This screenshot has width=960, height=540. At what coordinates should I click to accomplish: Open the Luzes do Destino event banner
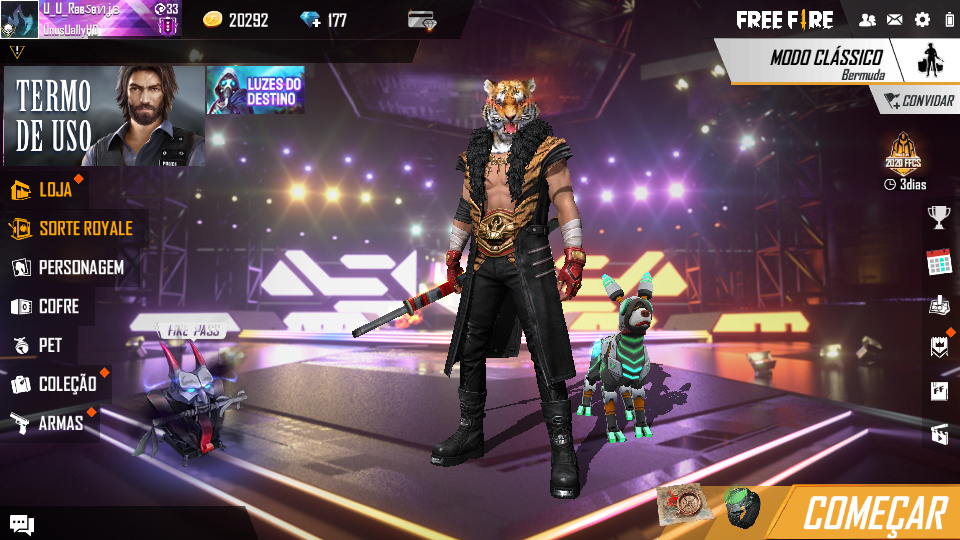pyautogui.click(x=256, y=90)
